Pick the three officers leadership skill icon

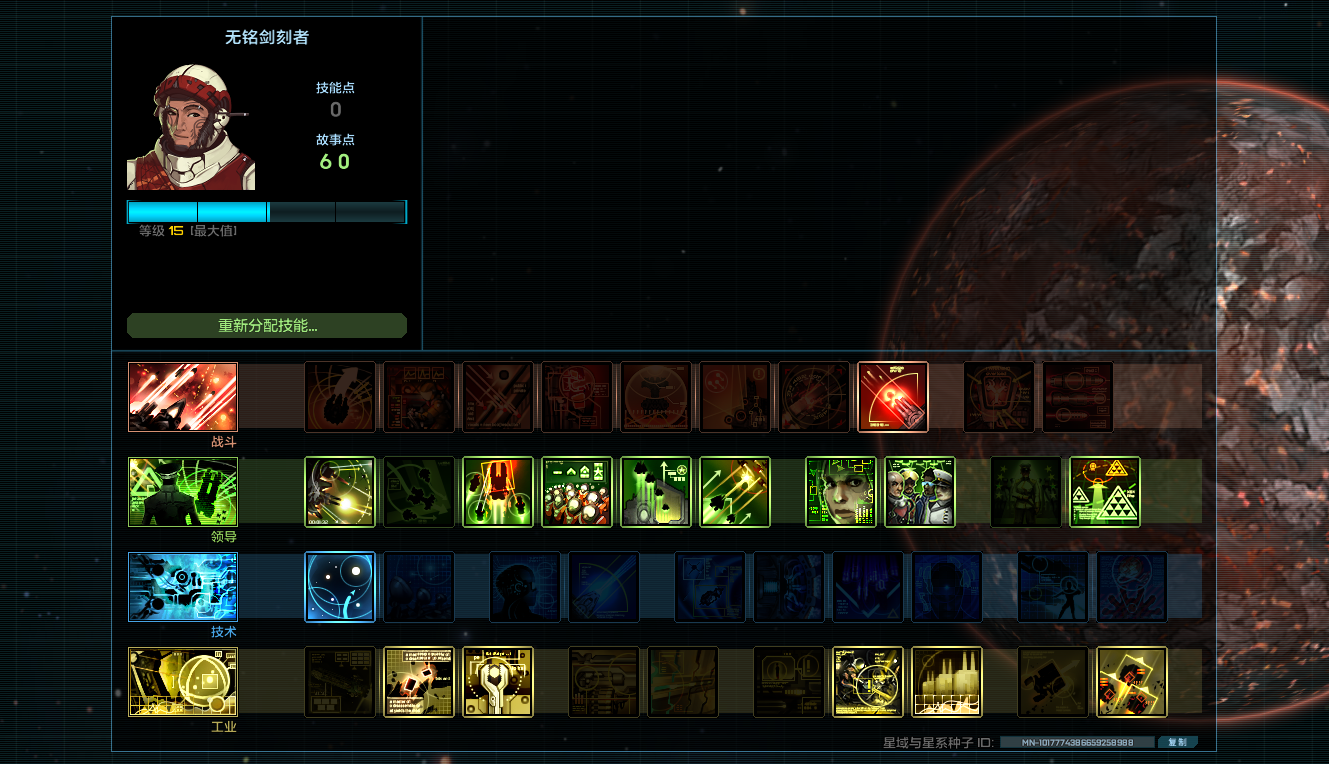(920, 492)
